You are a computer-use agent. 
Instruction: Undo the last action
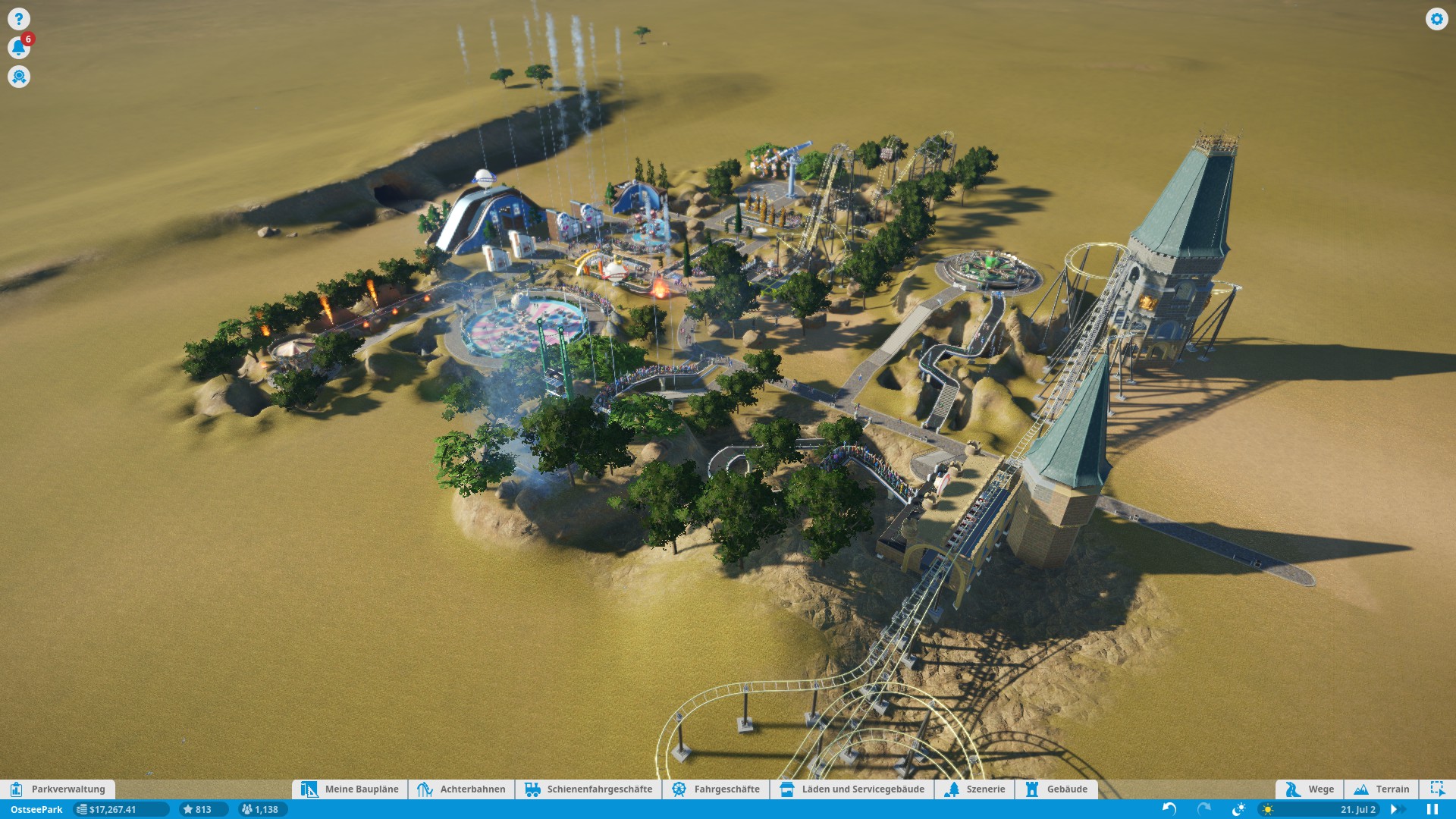tap(1169, 809)
